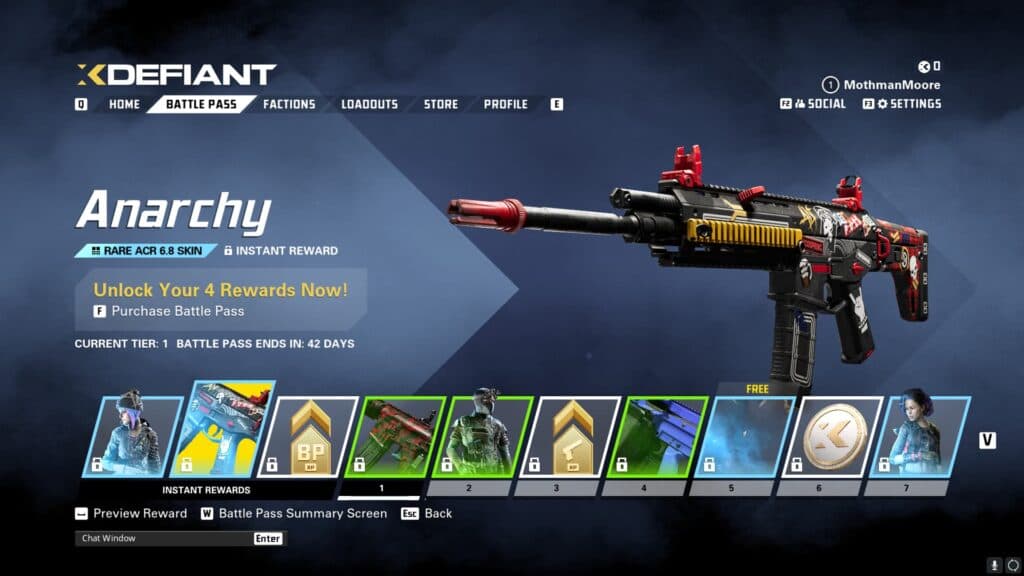The image size is (1024, 576).
Task: Show the Profile tab
Action: point(505,104)
